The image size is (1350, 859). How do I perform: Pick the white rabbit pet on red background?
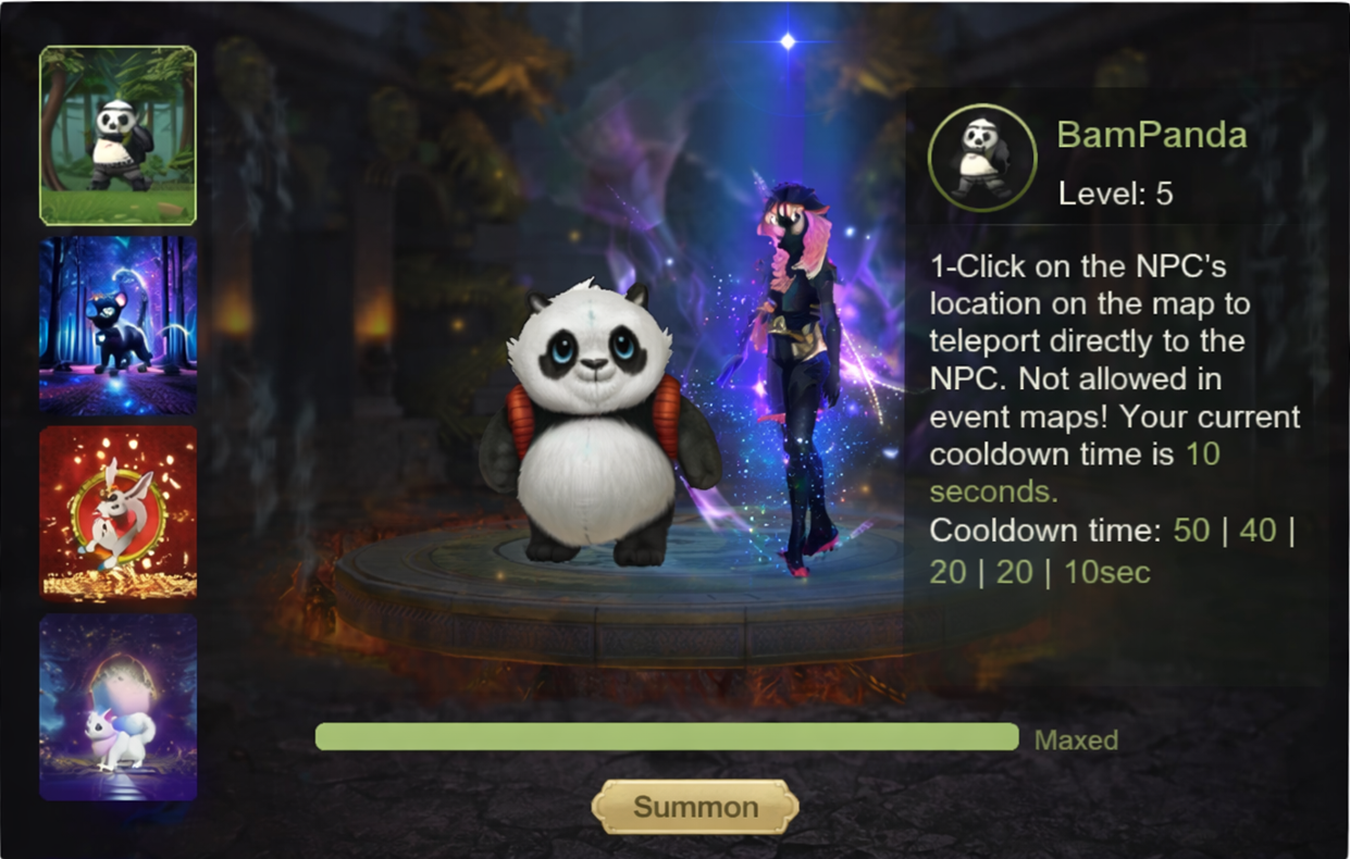coord(118,513)
